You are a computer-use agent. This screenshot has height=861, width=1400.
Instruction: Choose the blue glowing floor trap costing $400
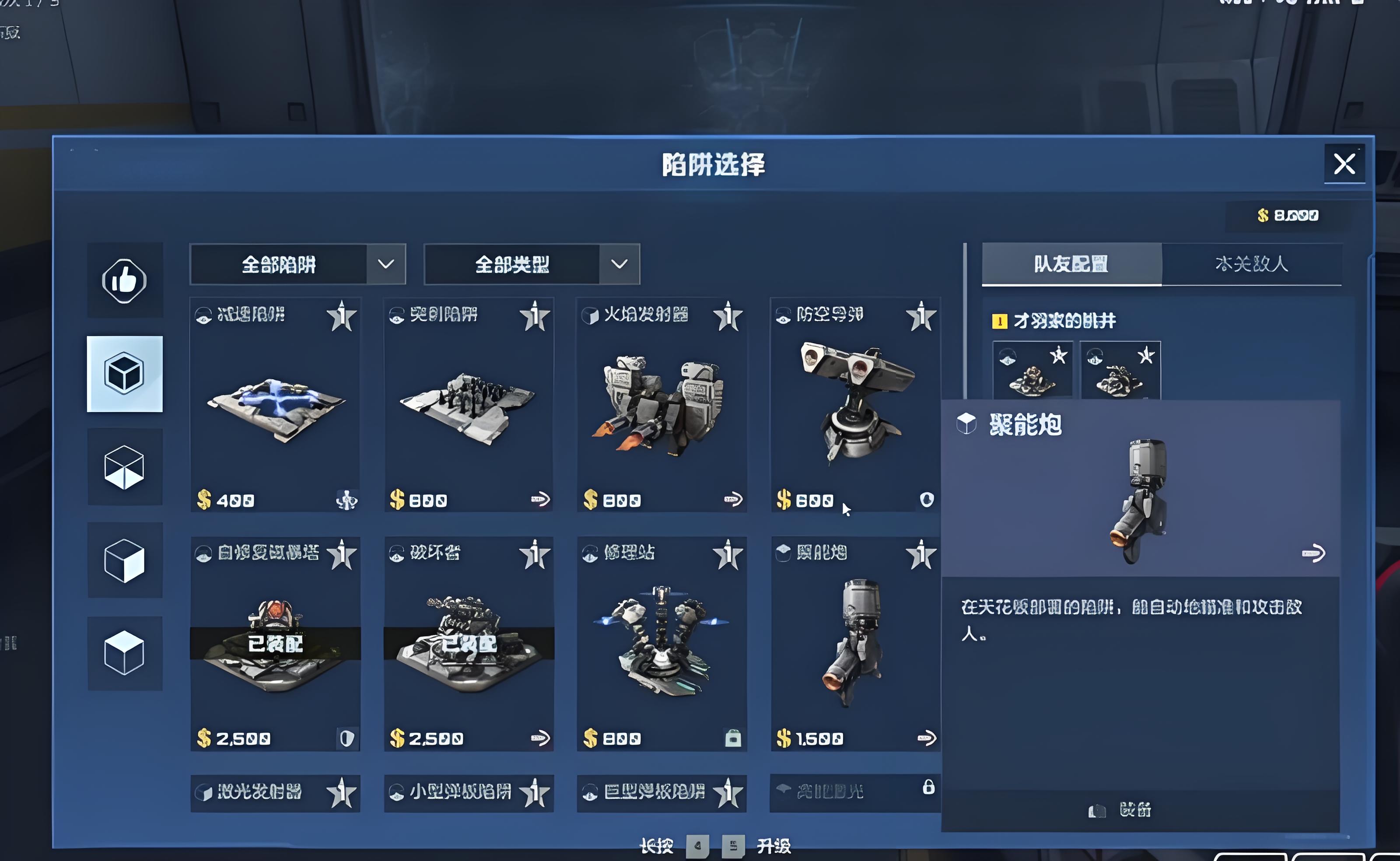tap(275, 404)
